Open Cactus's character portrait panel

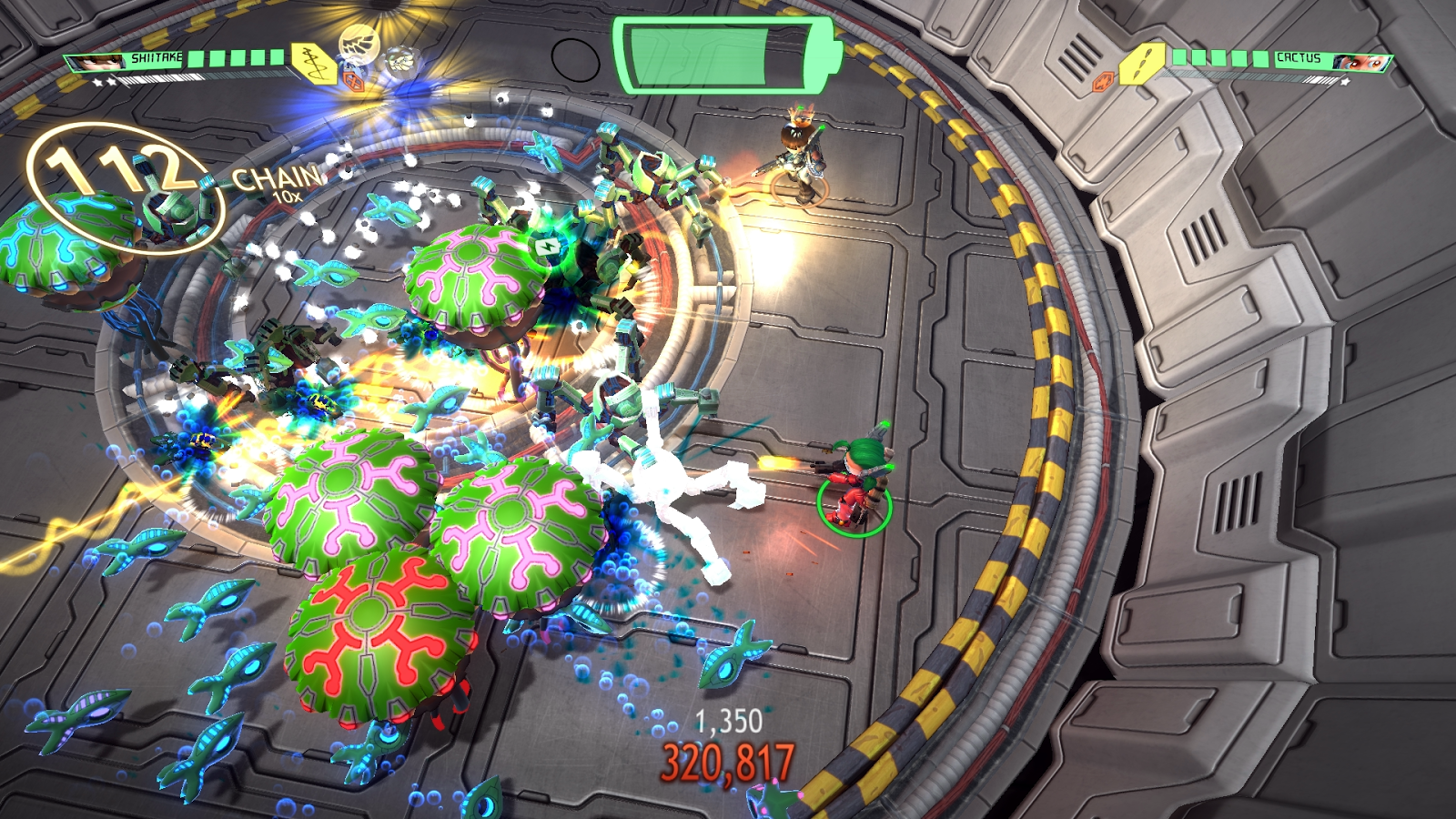point(1359,63)
